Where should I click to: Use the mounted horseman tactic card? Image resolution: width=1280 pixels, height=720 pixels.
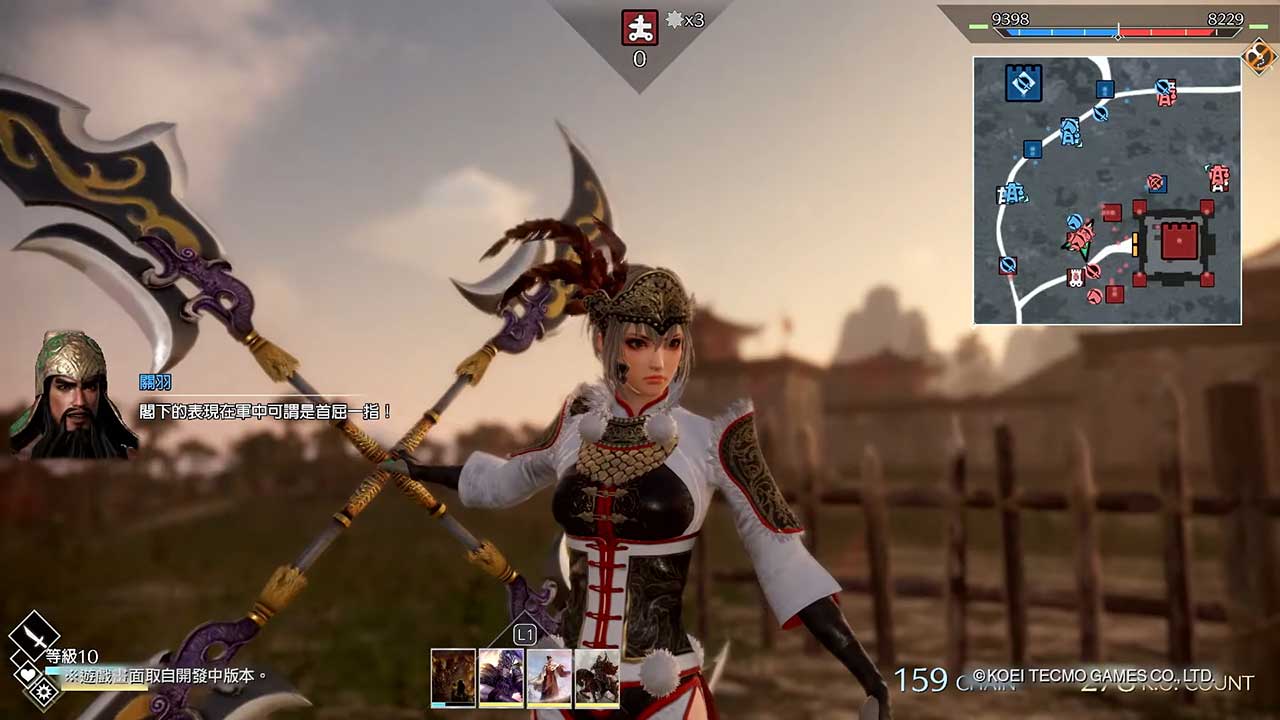click(597, 678)
